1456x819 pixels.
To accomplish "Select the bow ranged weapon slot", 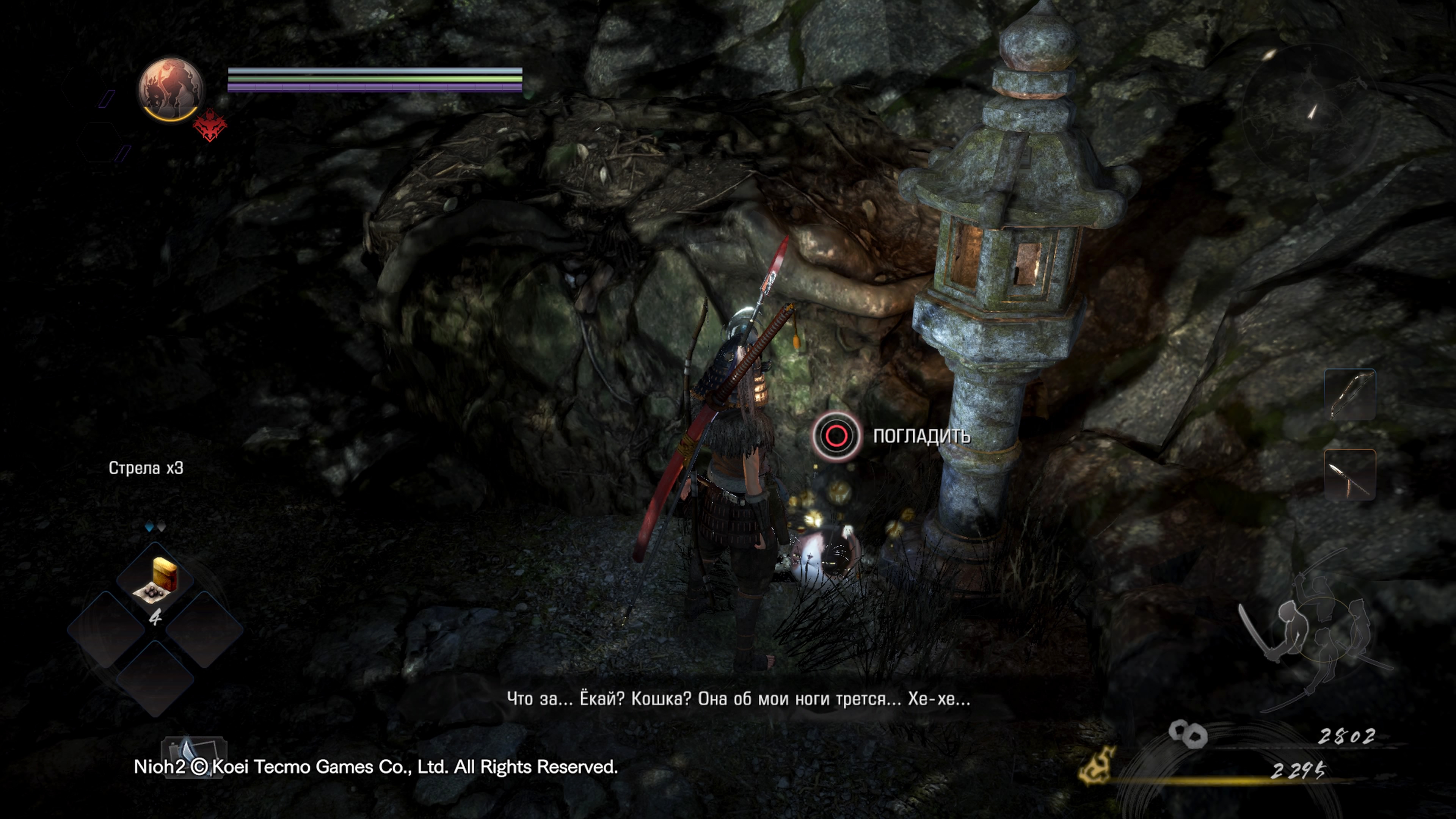I will pos(1350,394).
